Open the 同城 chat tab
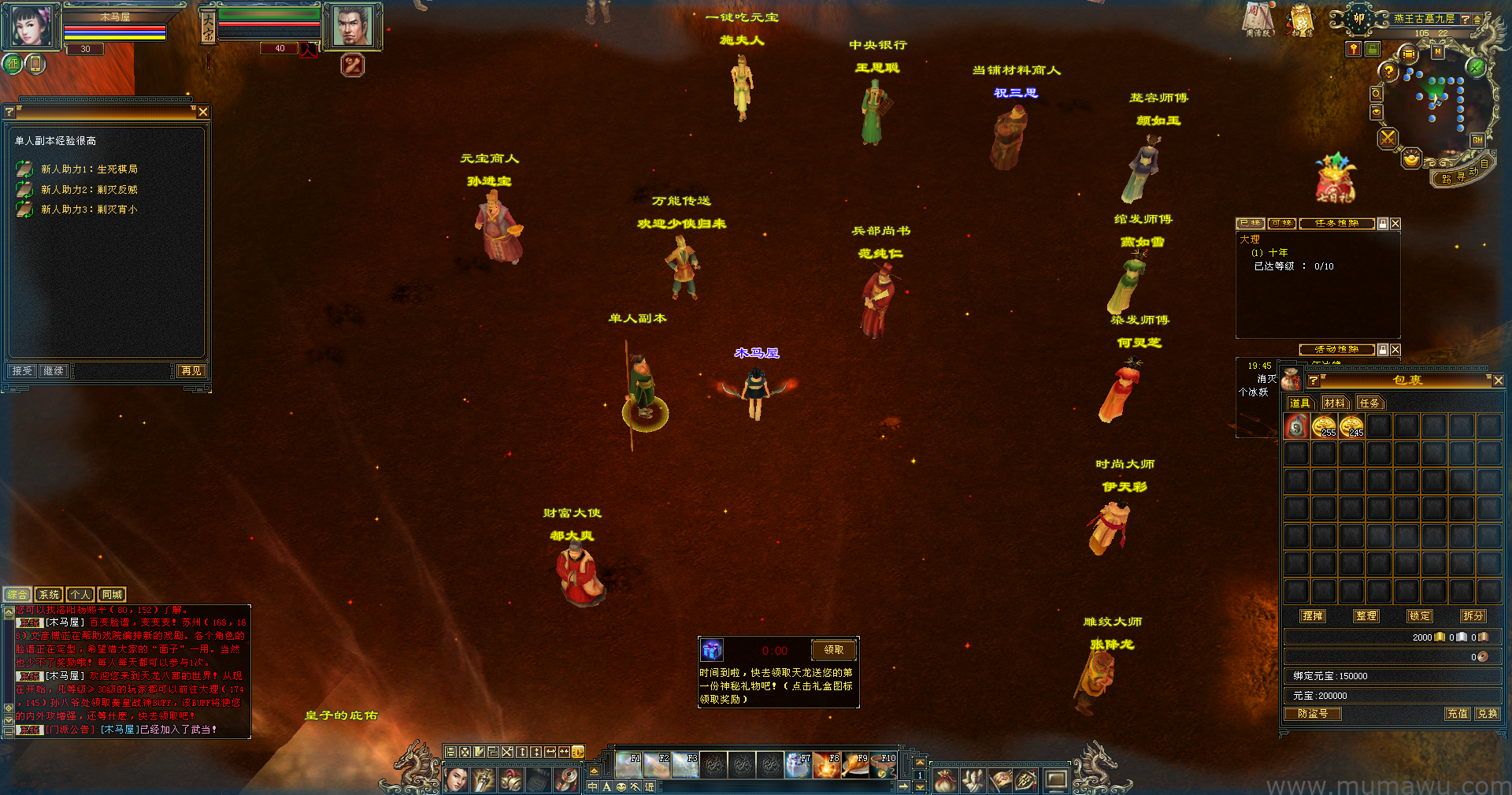The image size is (1512, 795). pos(112,595)
